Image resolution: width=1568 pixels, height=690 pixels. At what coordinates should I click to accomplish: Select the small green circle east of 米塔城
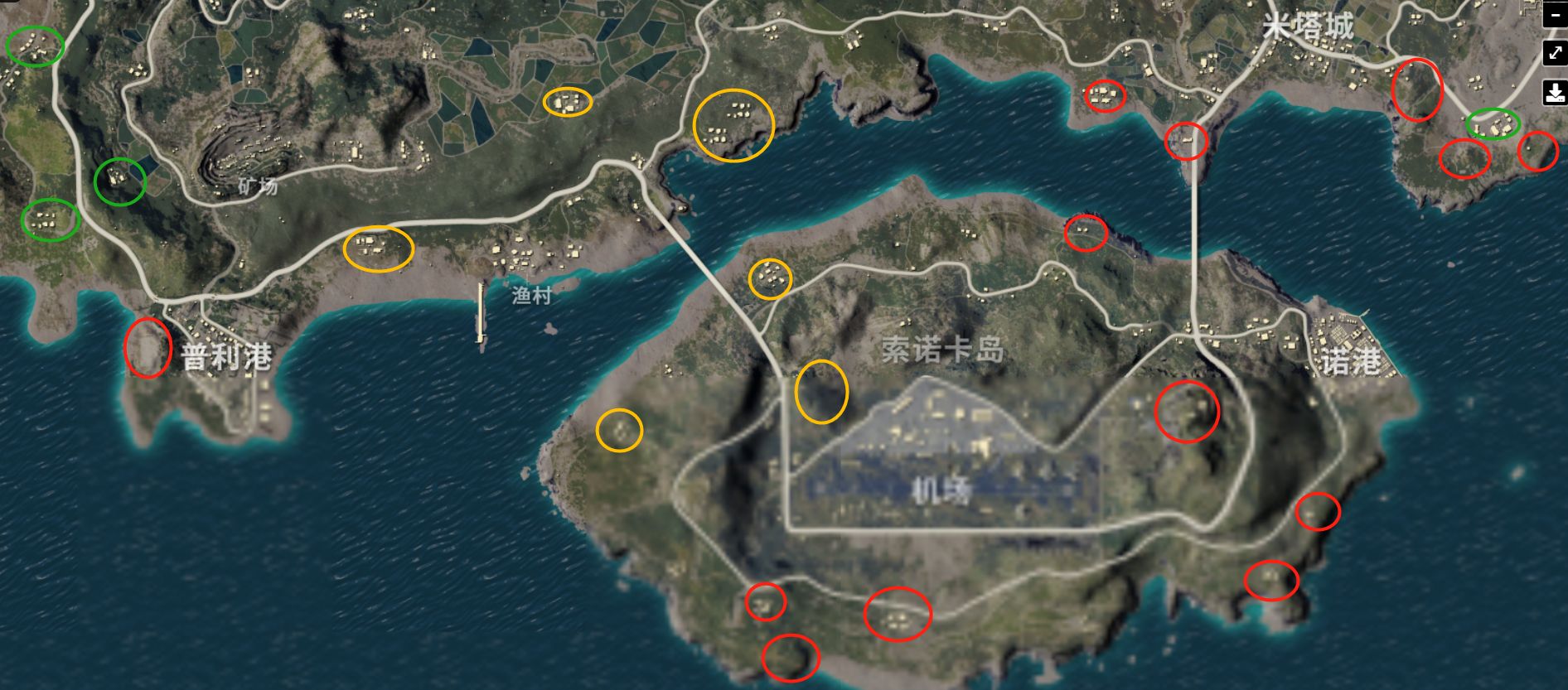click(1492, 125)
